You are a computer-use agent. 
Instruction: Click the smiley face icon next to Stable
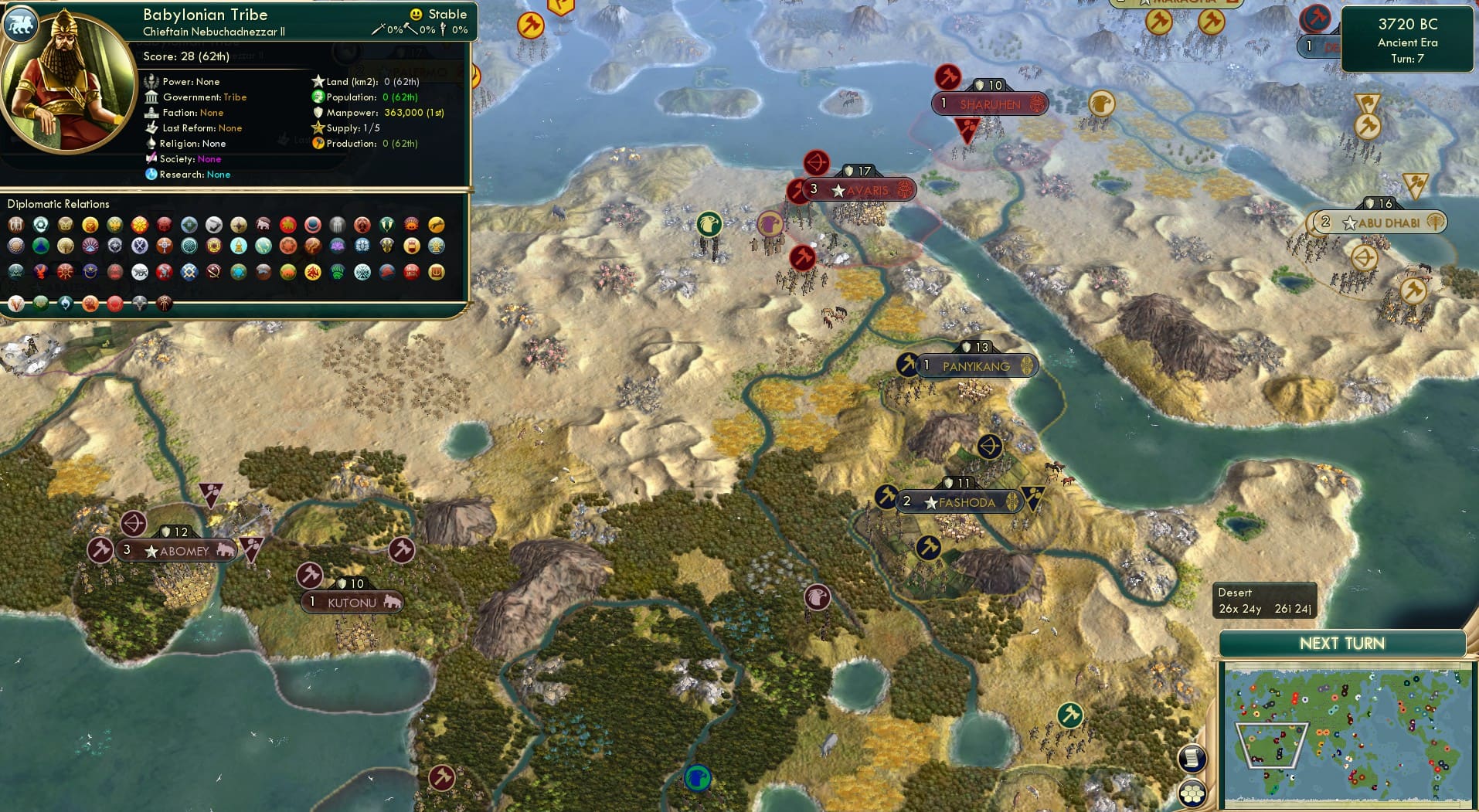415,13
